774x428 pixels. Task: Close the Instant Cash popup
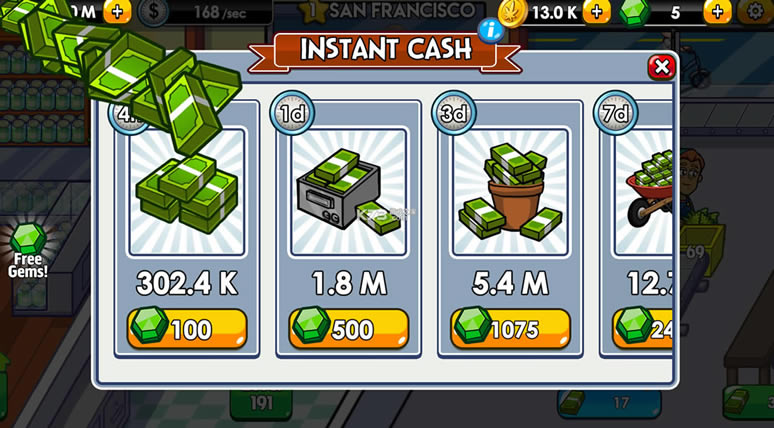tap(660, 67)
